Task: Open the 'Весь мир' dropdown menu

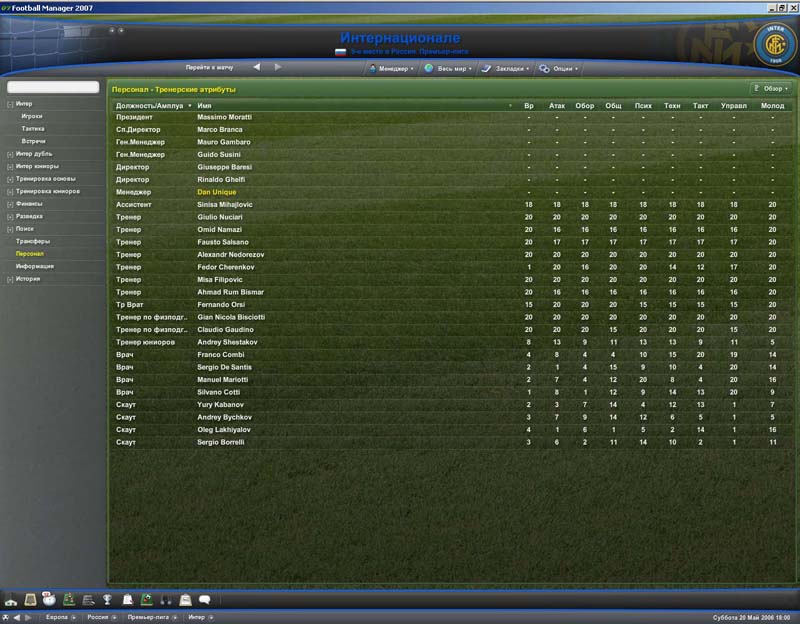Action: click(x=446, y=69)
